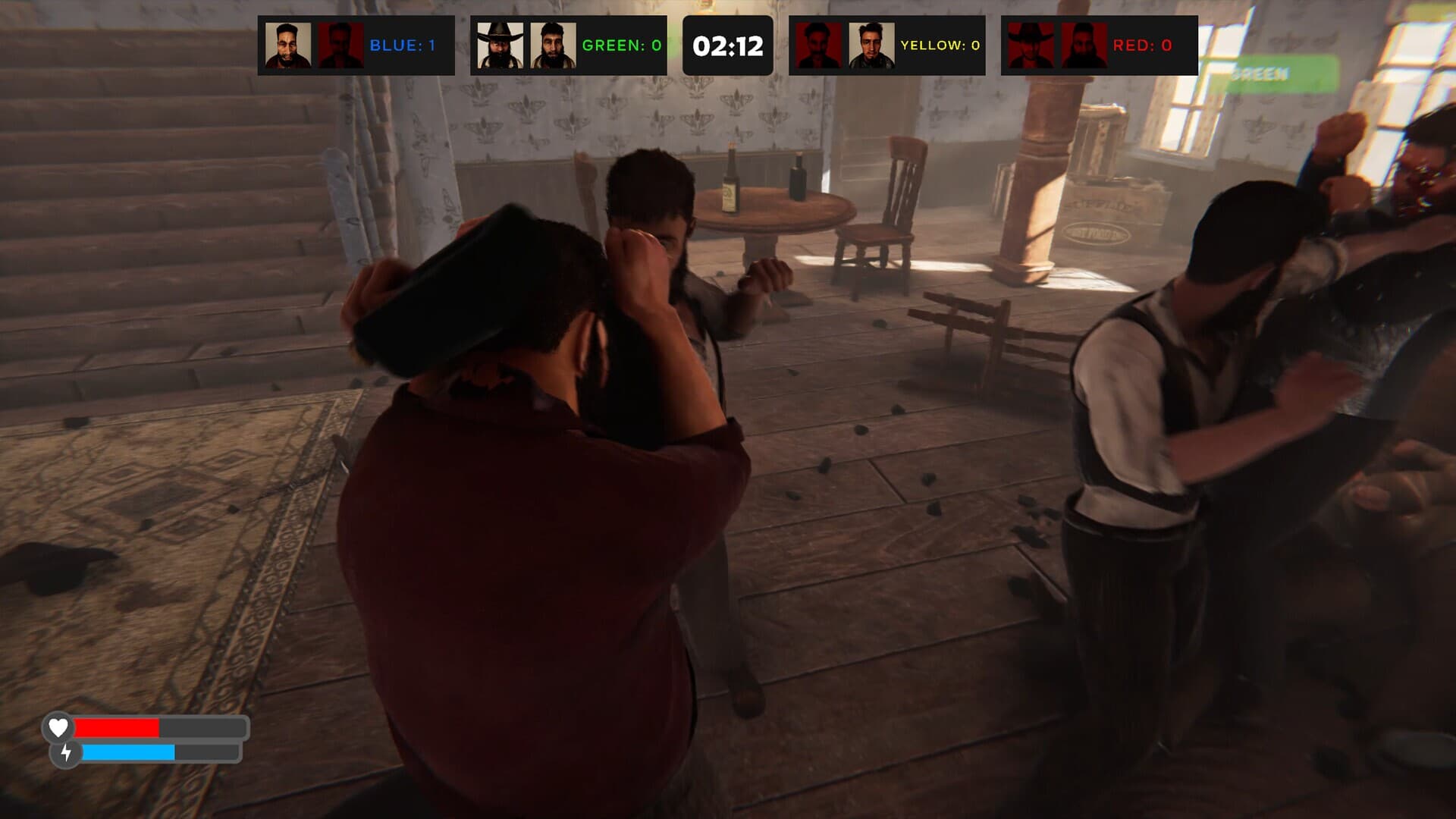
Task: Toggle the YELLOW: 0 scoreboard panel
Action: point(887,45)
